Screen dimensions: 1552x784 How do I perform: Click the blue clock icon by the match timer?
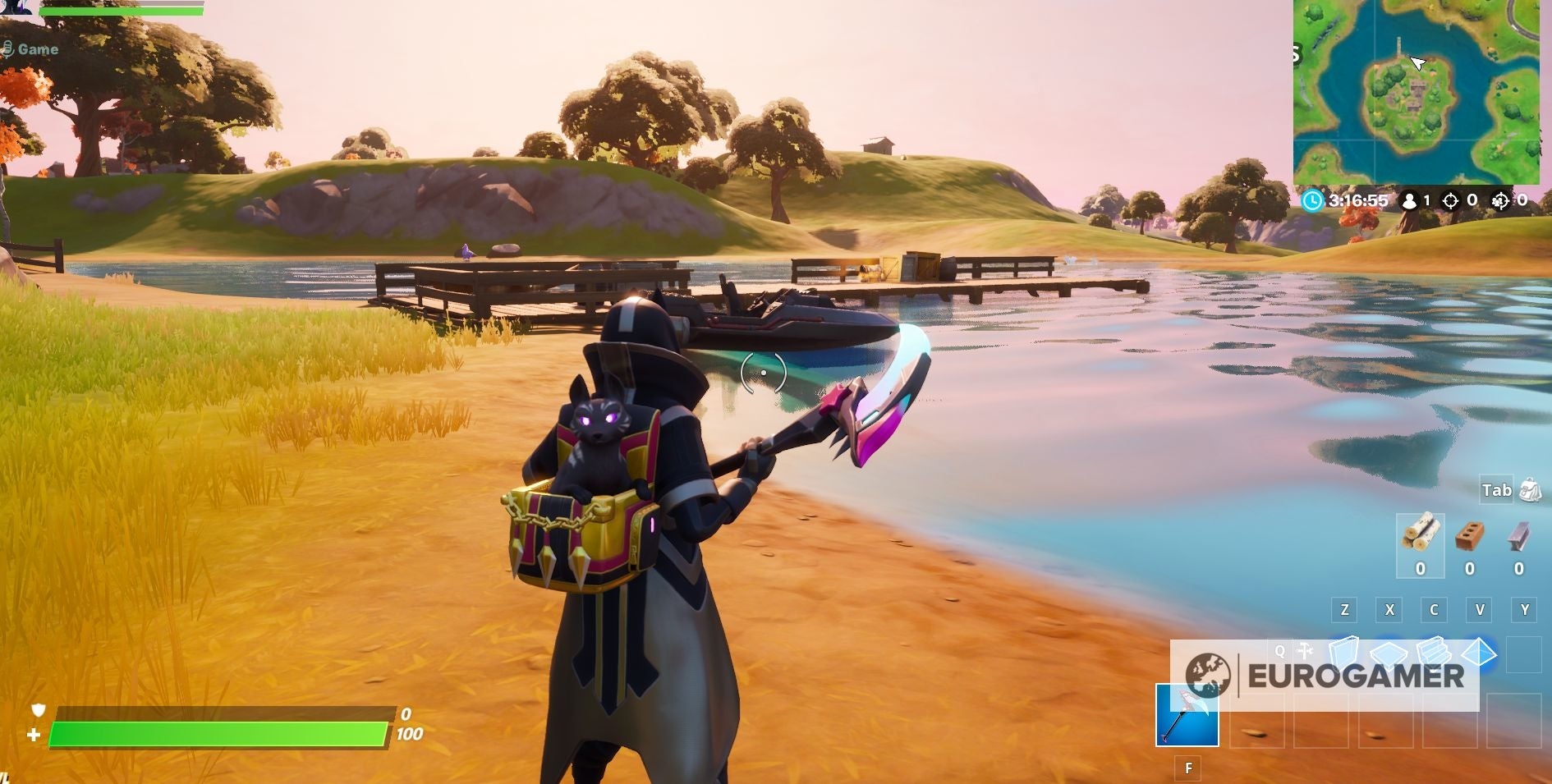point(1311,200)
